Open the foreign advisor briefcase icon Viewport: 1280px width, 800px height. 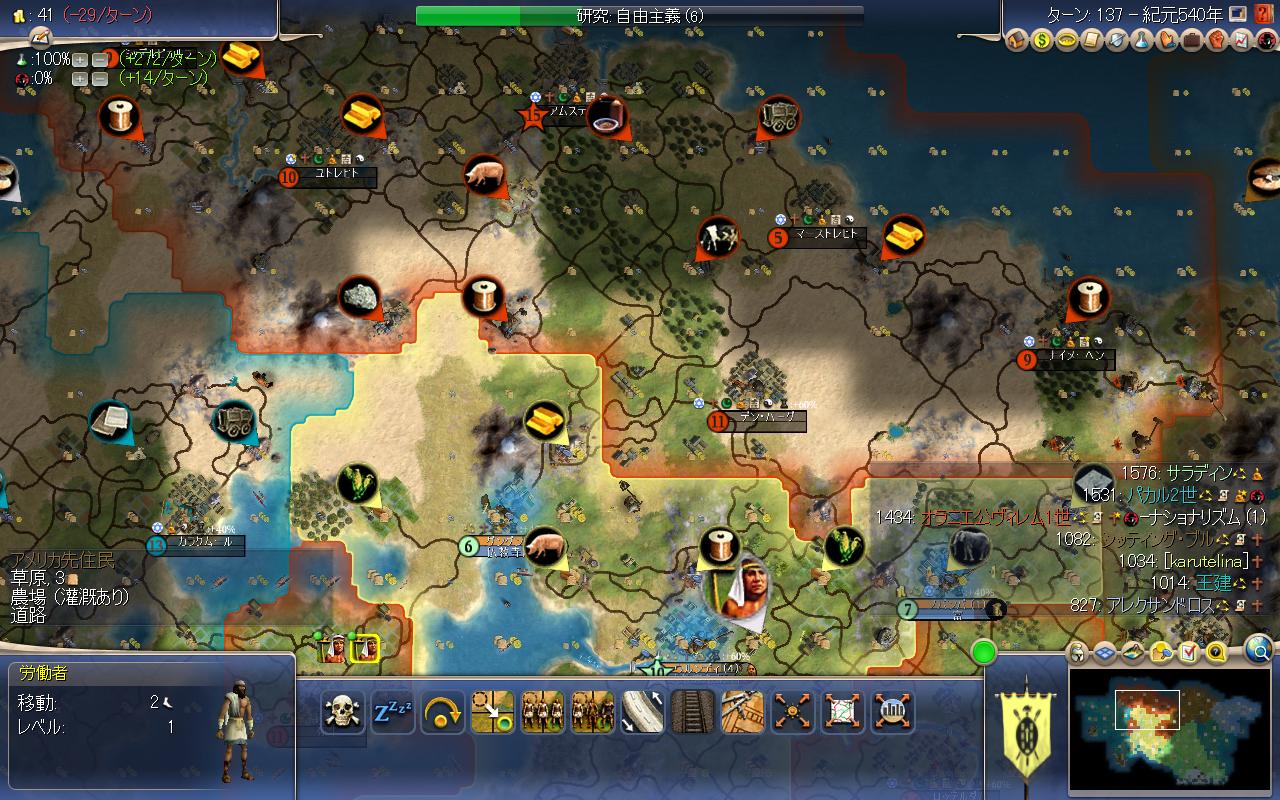pyautogui.click(x=1191, y=41)
